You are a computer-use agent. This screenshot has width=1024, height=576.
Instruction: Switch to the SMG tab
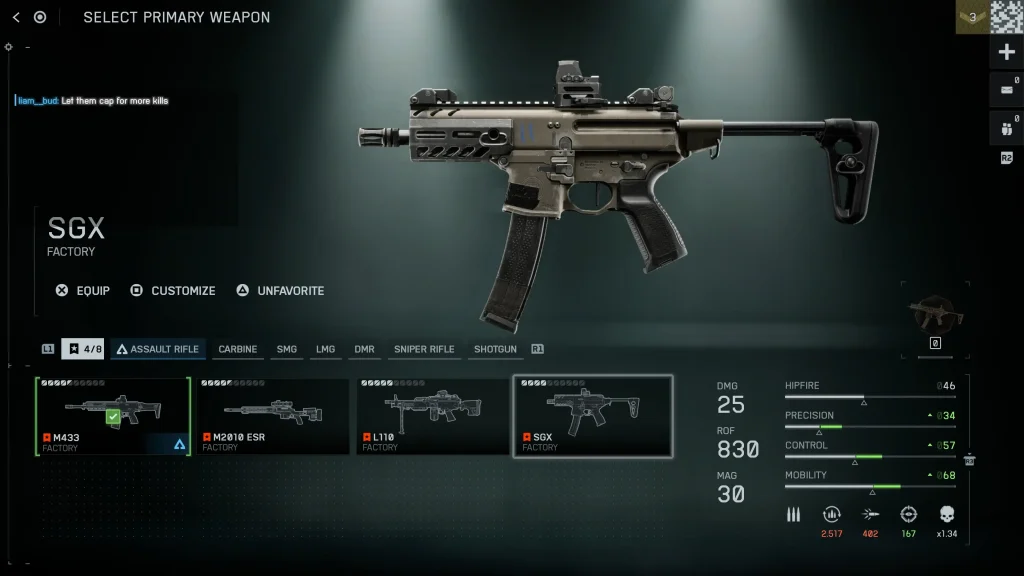[287, 349]
